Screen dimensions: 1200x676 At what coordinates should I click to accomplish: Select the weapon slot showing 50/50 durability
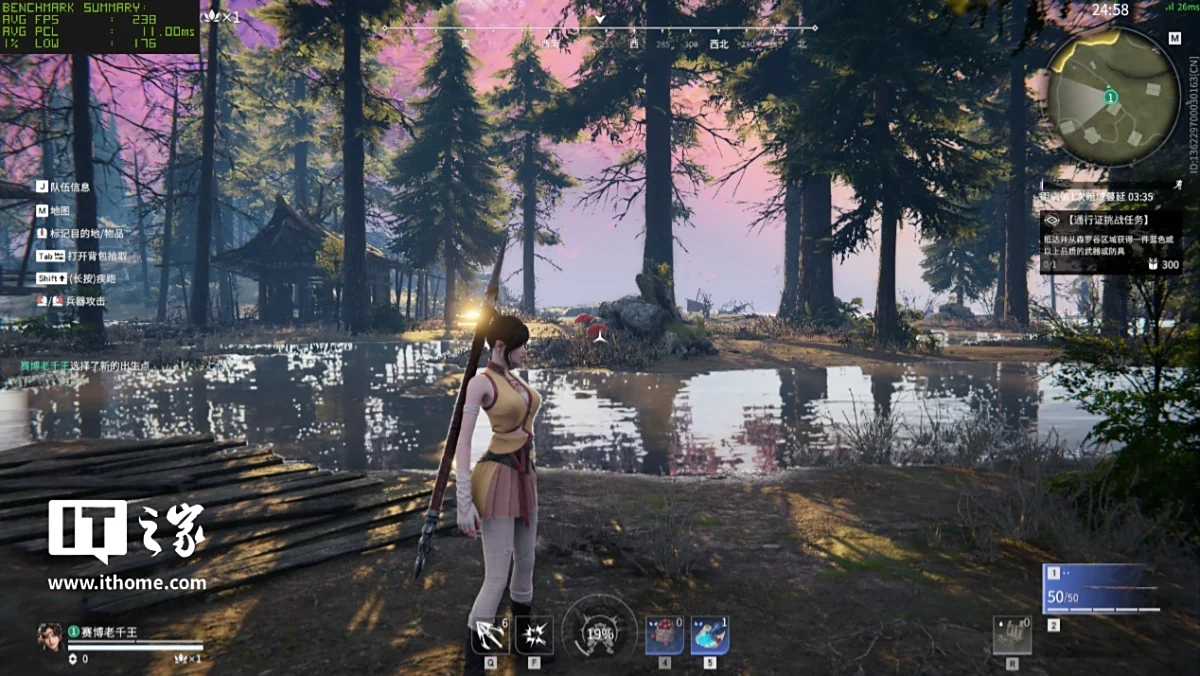(x=1099, y=588)
